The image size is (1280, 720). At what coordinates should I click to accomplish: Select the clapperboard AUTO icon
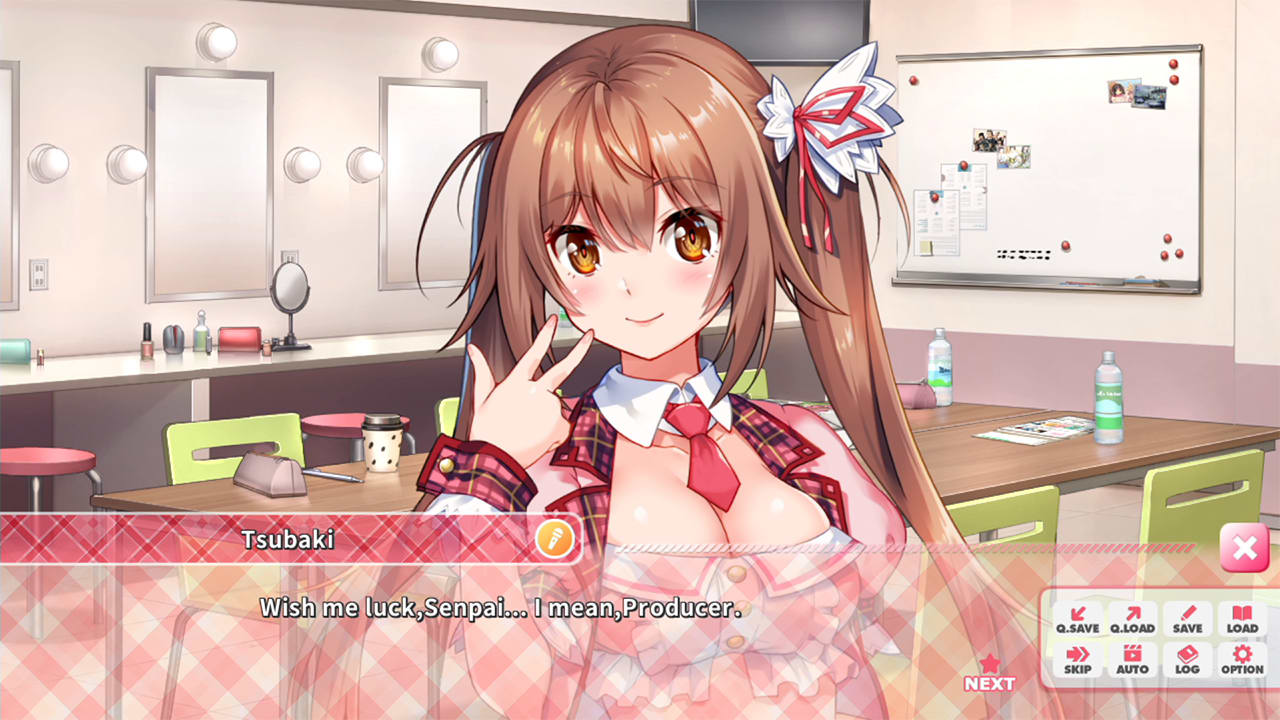pyautogui.click(x=1132, y=660)
